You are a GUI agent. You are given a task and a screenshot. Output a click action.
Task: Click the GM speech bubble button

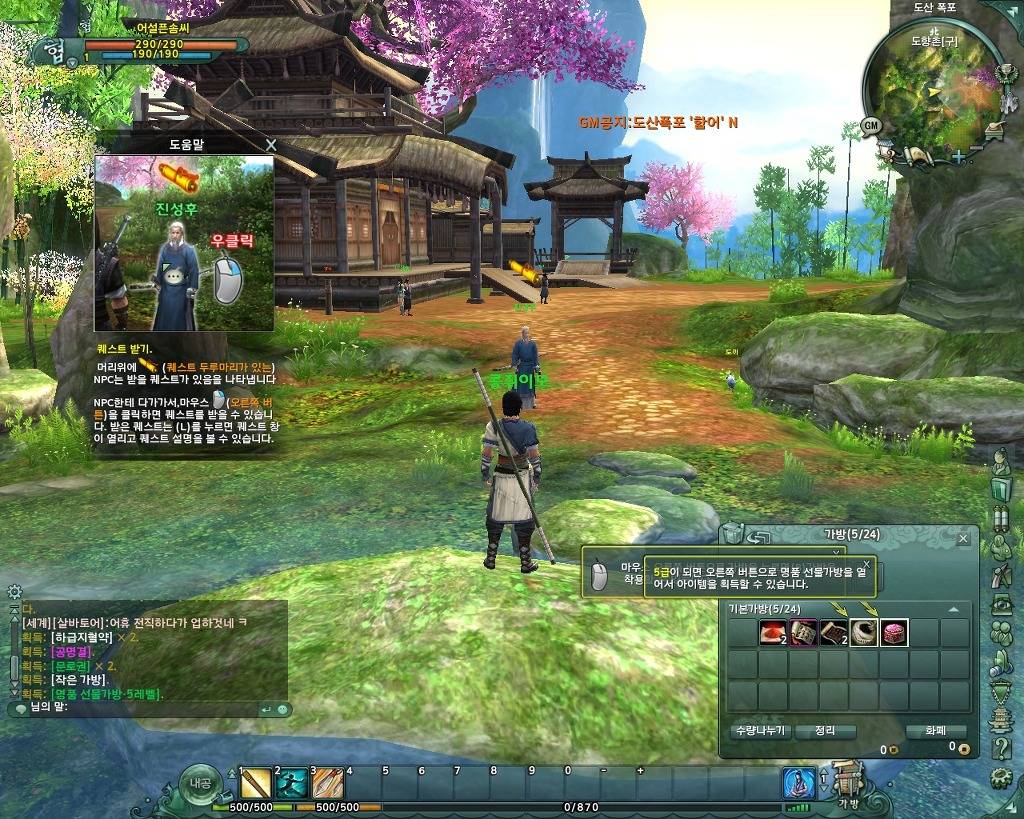coord(871,126)
